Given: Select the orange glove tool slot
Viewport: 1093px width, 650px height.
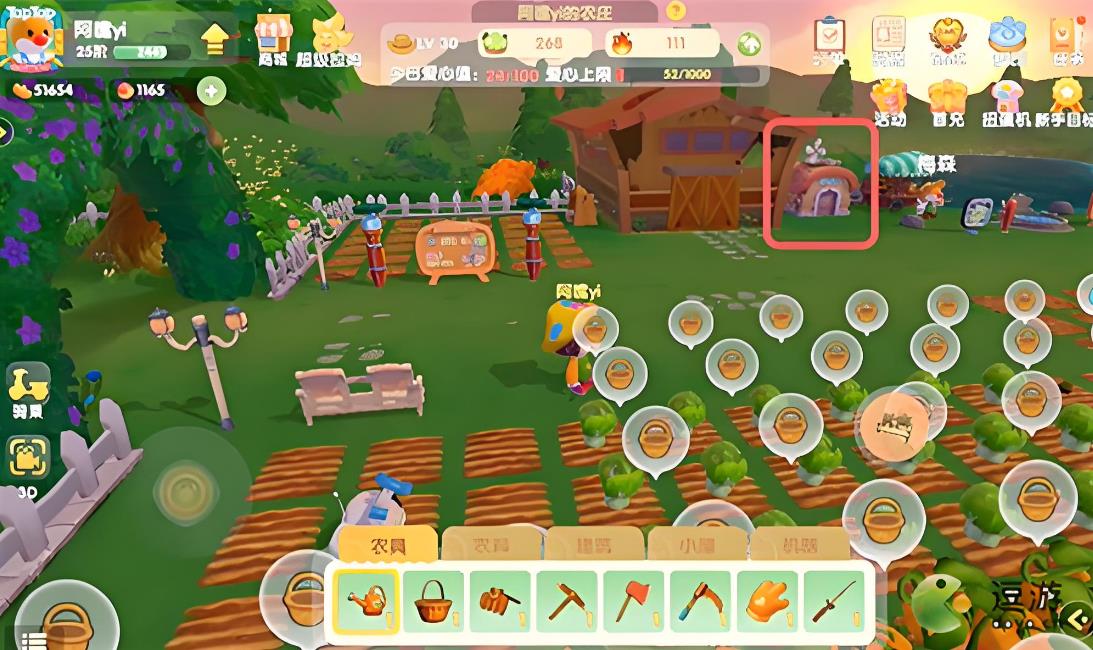Looking at the screenshot, I should (x=768, y=601).
